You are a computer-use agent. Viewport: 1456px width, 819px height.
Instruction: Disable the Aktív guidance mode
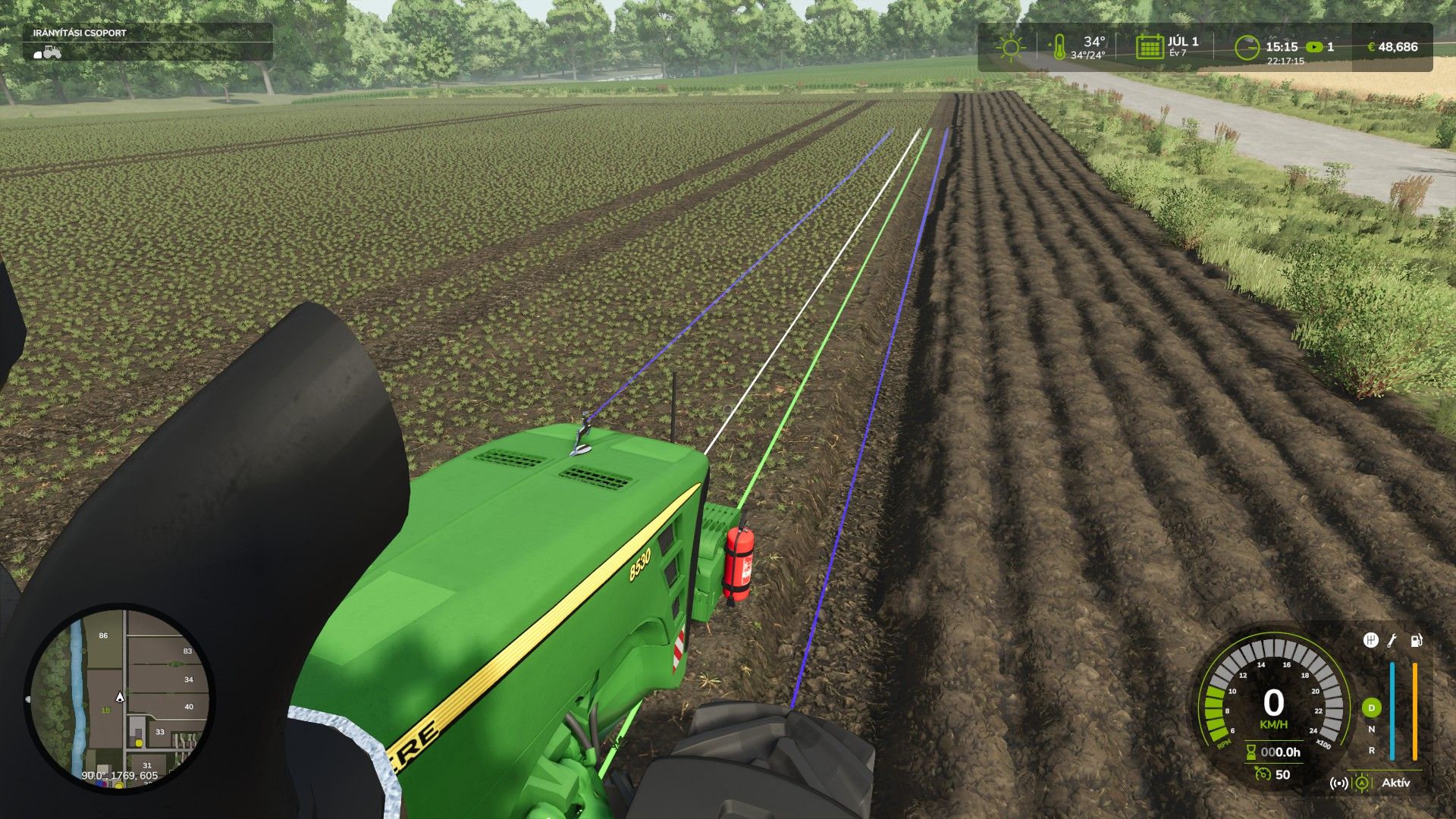(1398, 783)
